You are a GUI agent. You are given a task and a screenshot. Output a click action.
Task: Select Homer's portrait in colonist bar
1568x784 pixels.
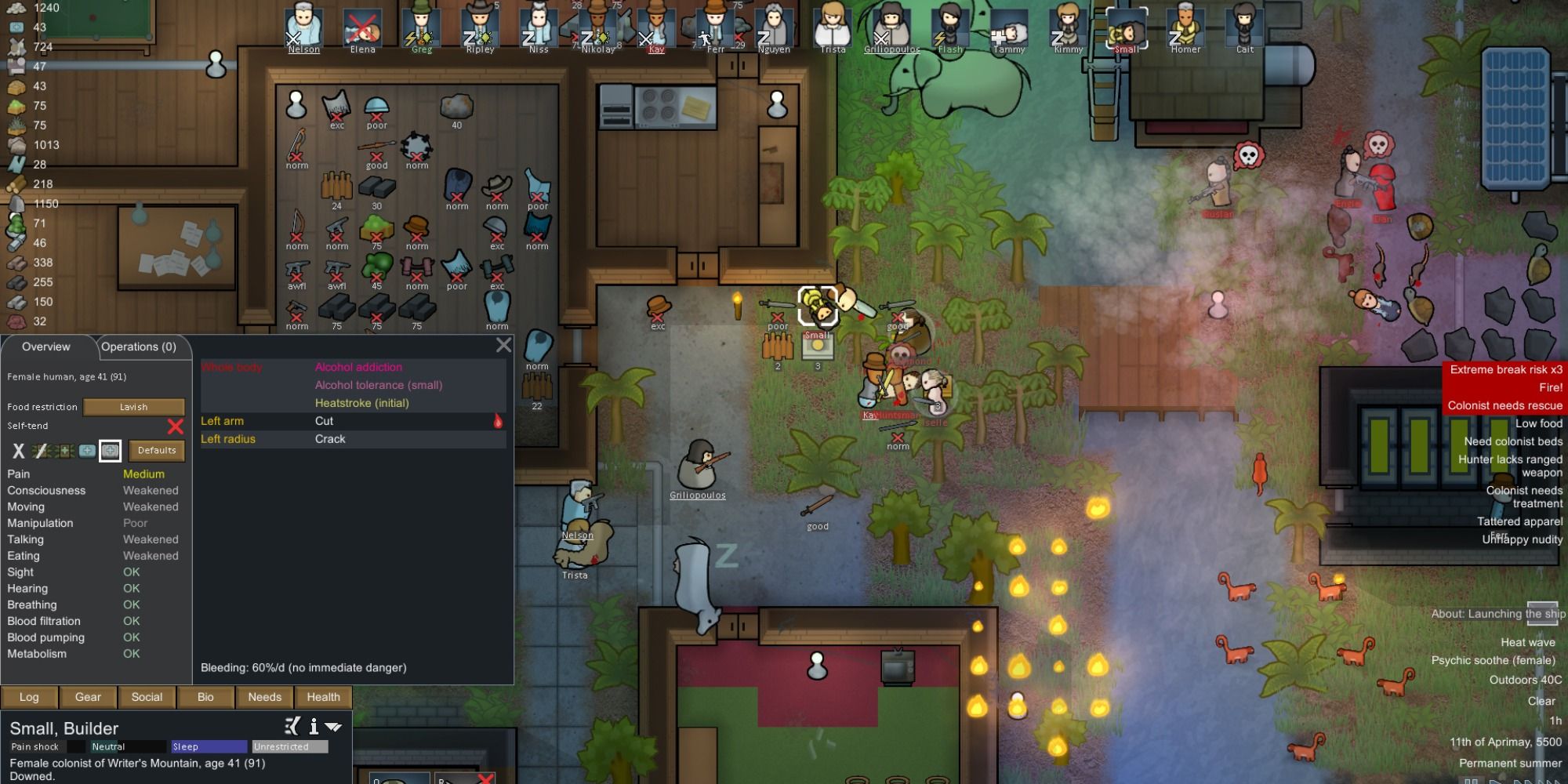click(1185, 26)
